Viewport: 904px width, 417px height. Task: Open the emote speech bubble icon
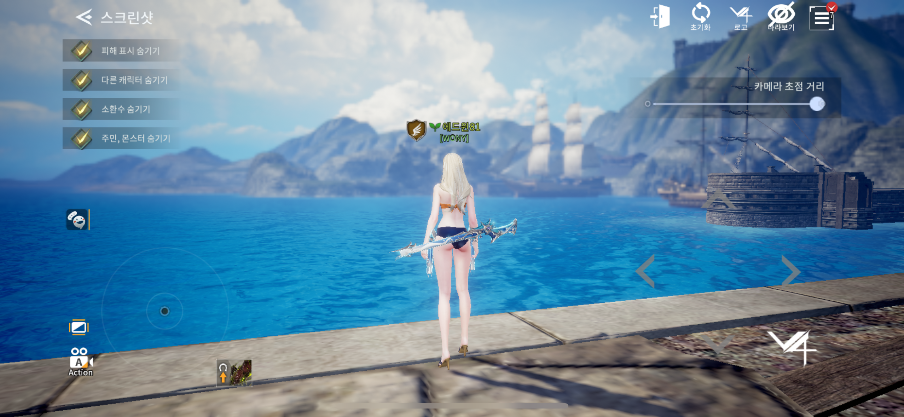(x=77, y=219)
